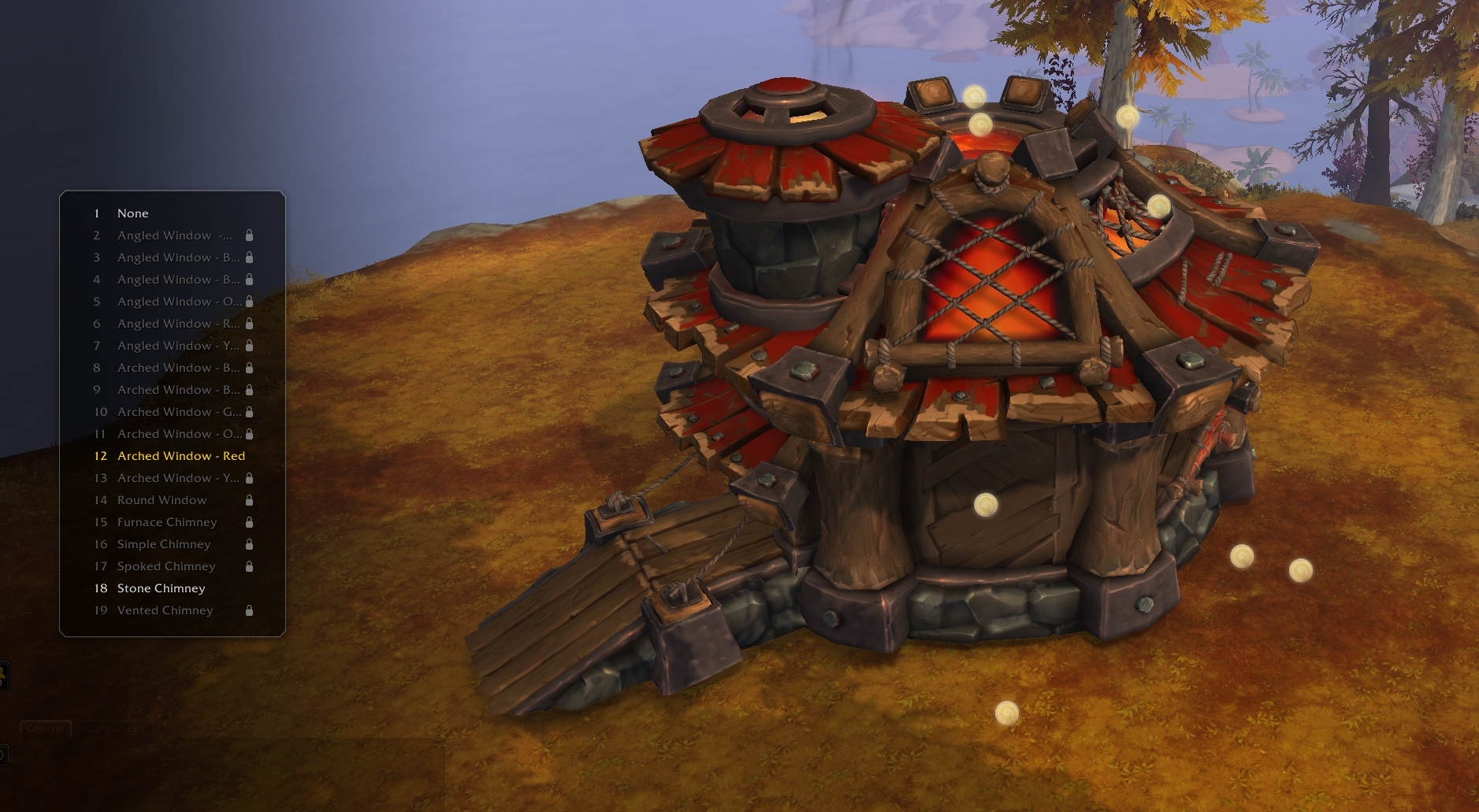This screenshot has width=1479, height=812.
Task: Select option 5 Angled Window - O...
Action: [x=179, y=302]
